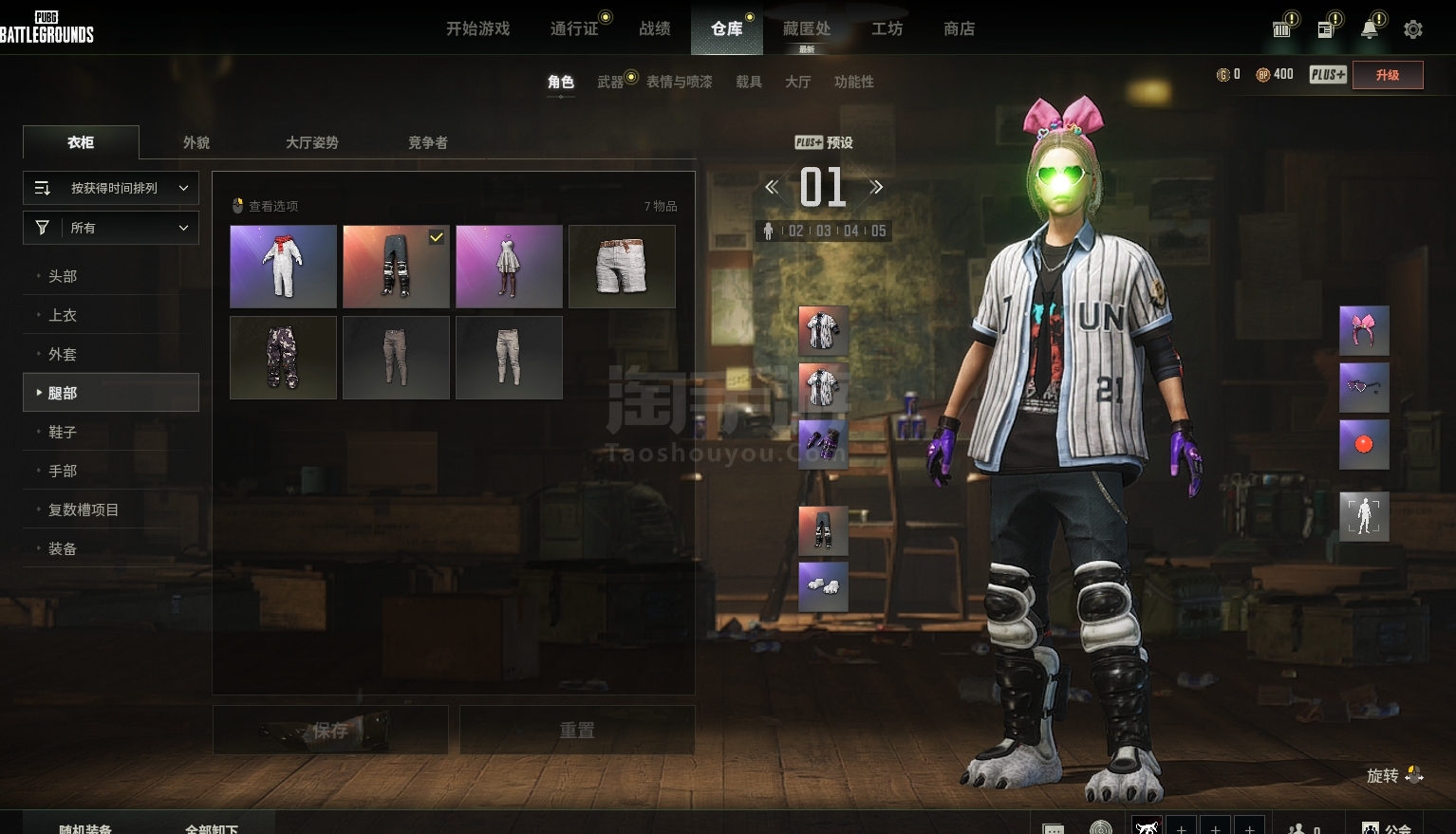Open the 商店 store page

point(959,28)
